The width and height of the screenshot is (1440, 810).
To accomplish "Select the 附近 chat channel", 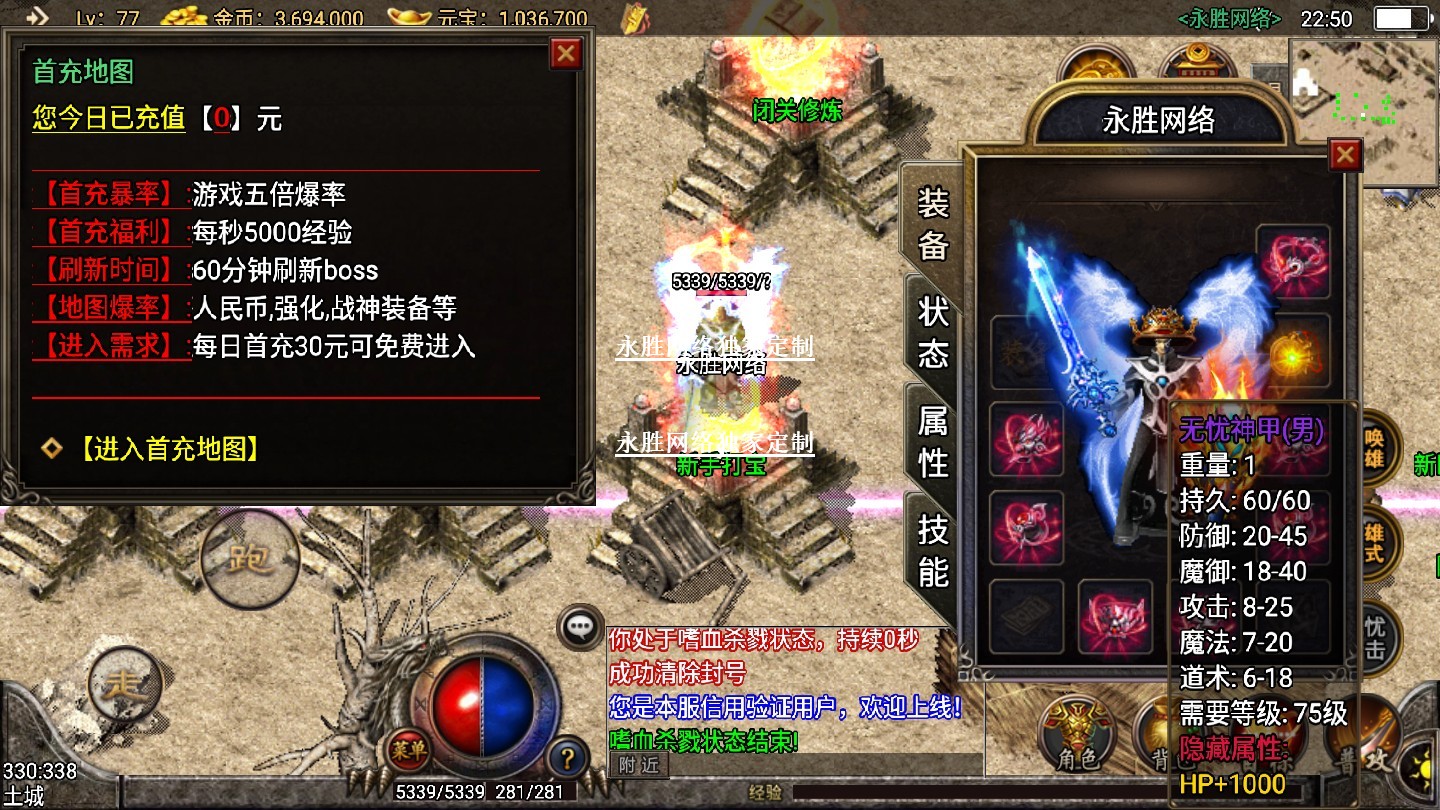I will (x=638, y=766).
